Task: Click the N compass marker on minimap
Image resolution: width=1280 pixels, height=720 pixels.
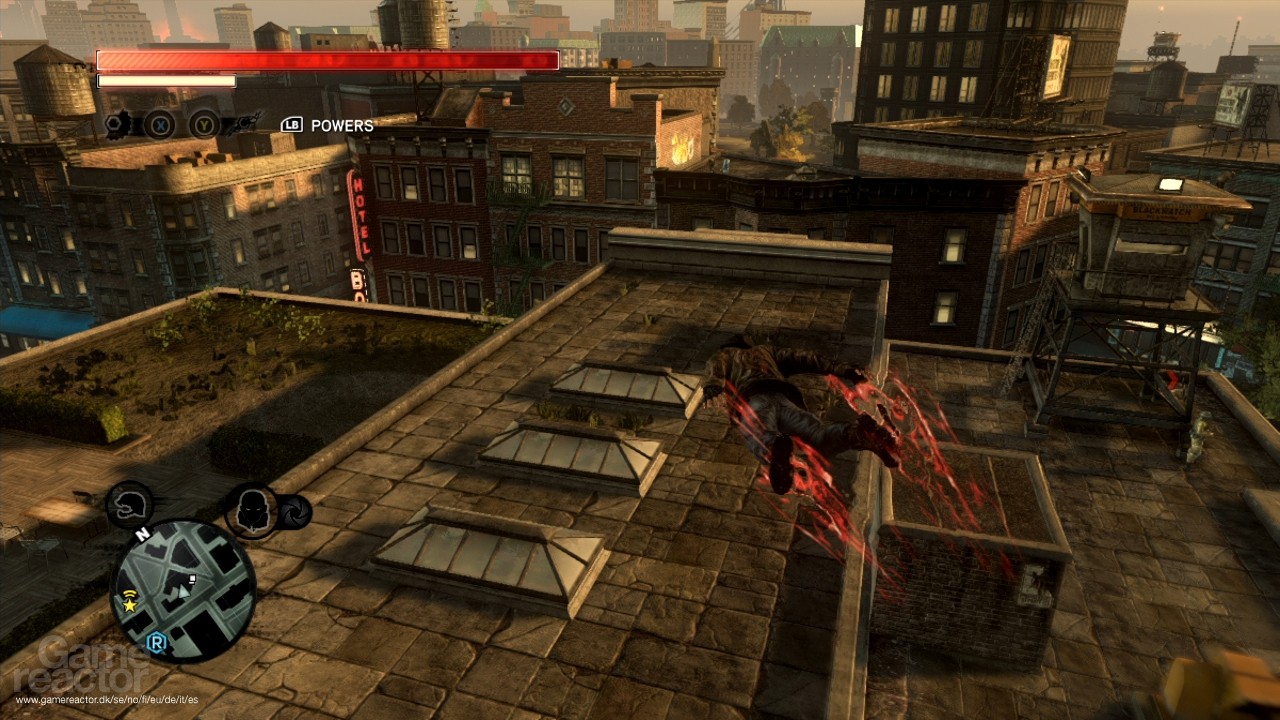Action: (143, 533)
